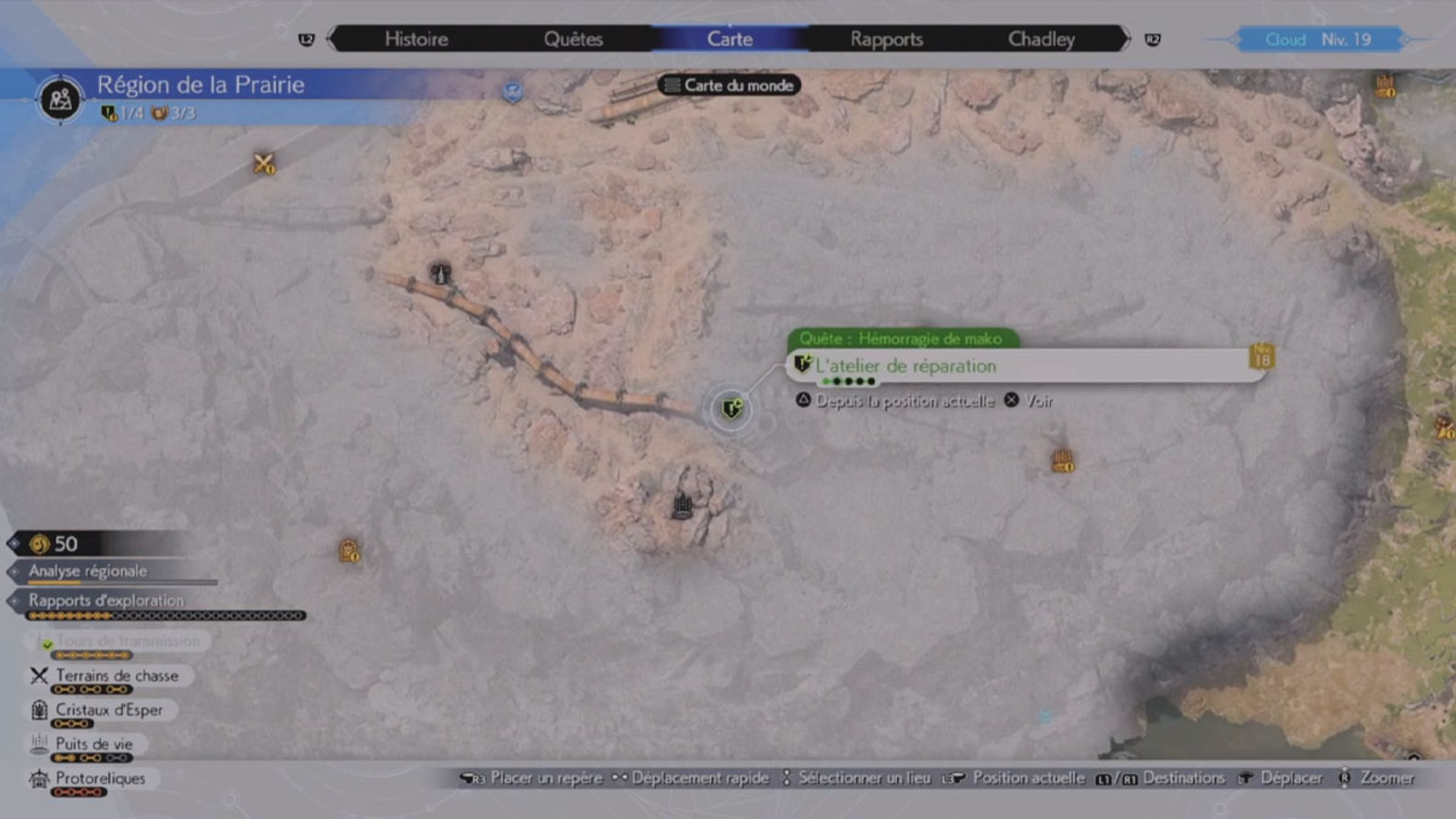Open Rapports d'exploration progress
Screen dimensions: 1456x819
106,601
